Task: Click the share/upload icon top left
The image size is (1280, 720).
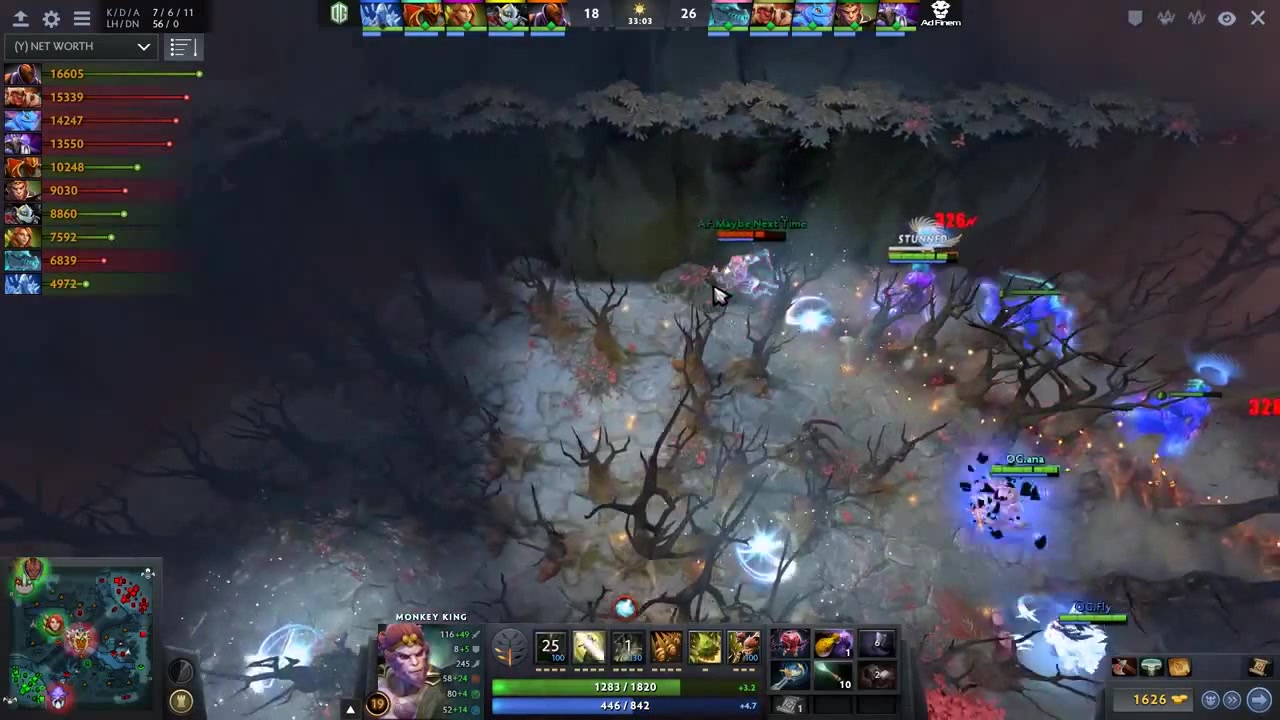Action: click(20, 18)
